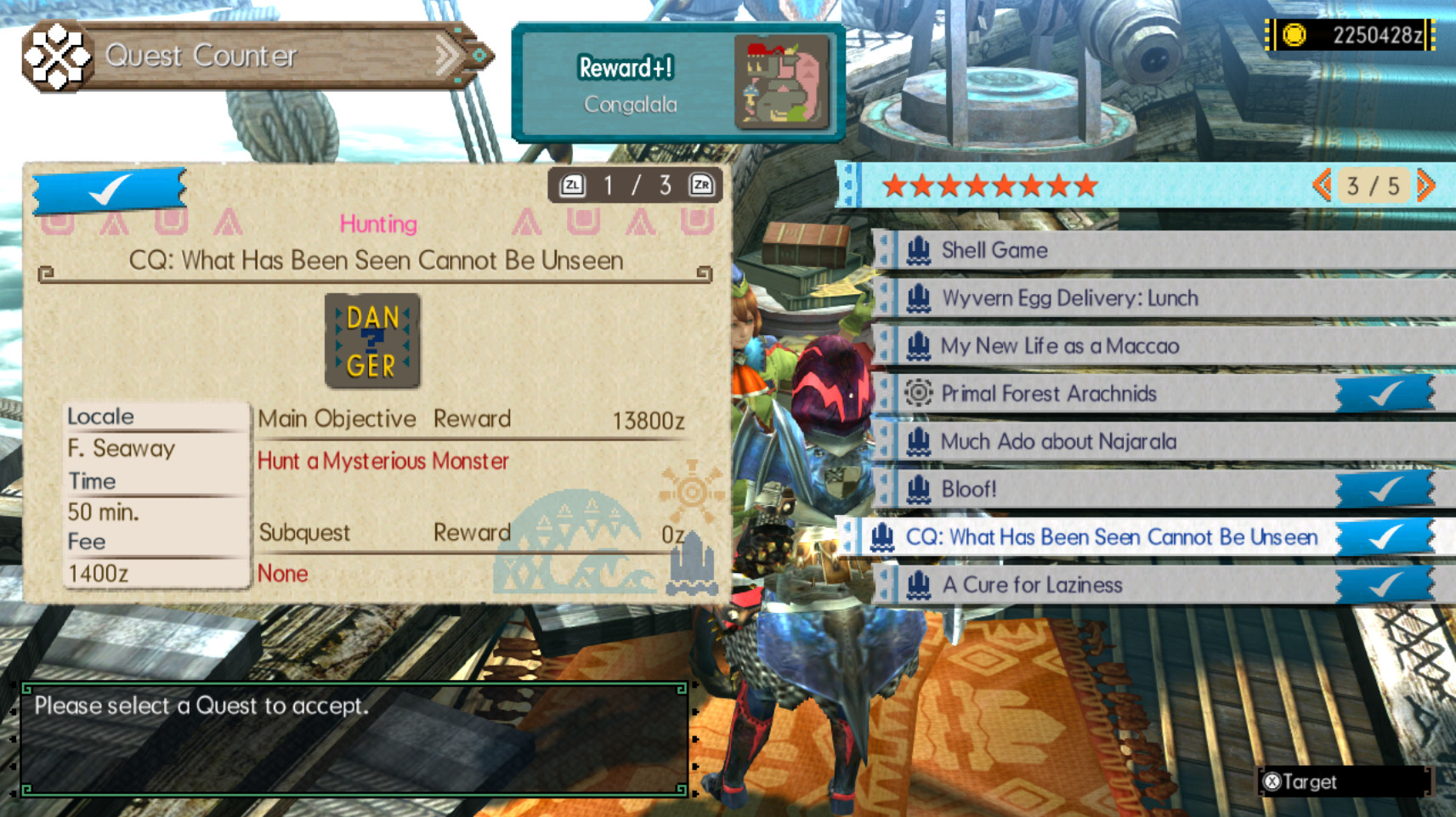Click the chevron arrows on the Quest Counter banner
Viewport: 1456px width, 817px height.
click(445, 54)
